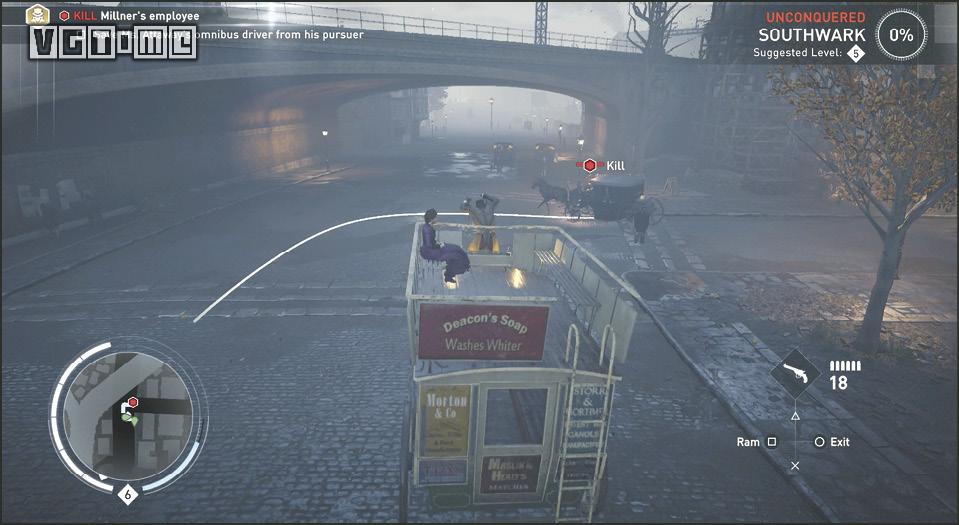The image size is (959, 525).
Task: Open the Southwark conquest percentage ring
Action: click(x=901, y=35)
